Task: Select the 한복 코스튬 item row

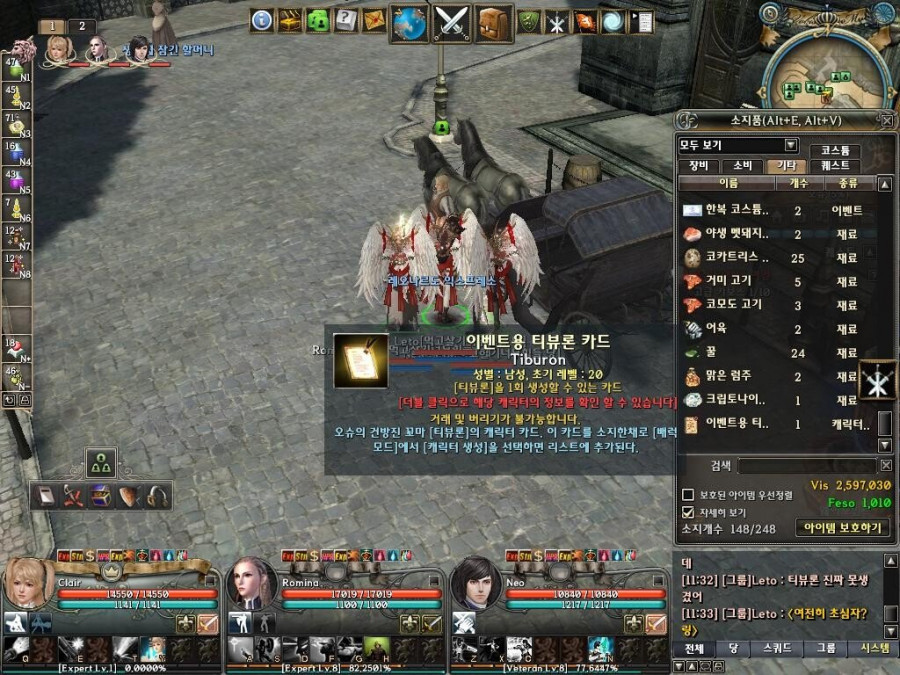Action: point(770,211)
